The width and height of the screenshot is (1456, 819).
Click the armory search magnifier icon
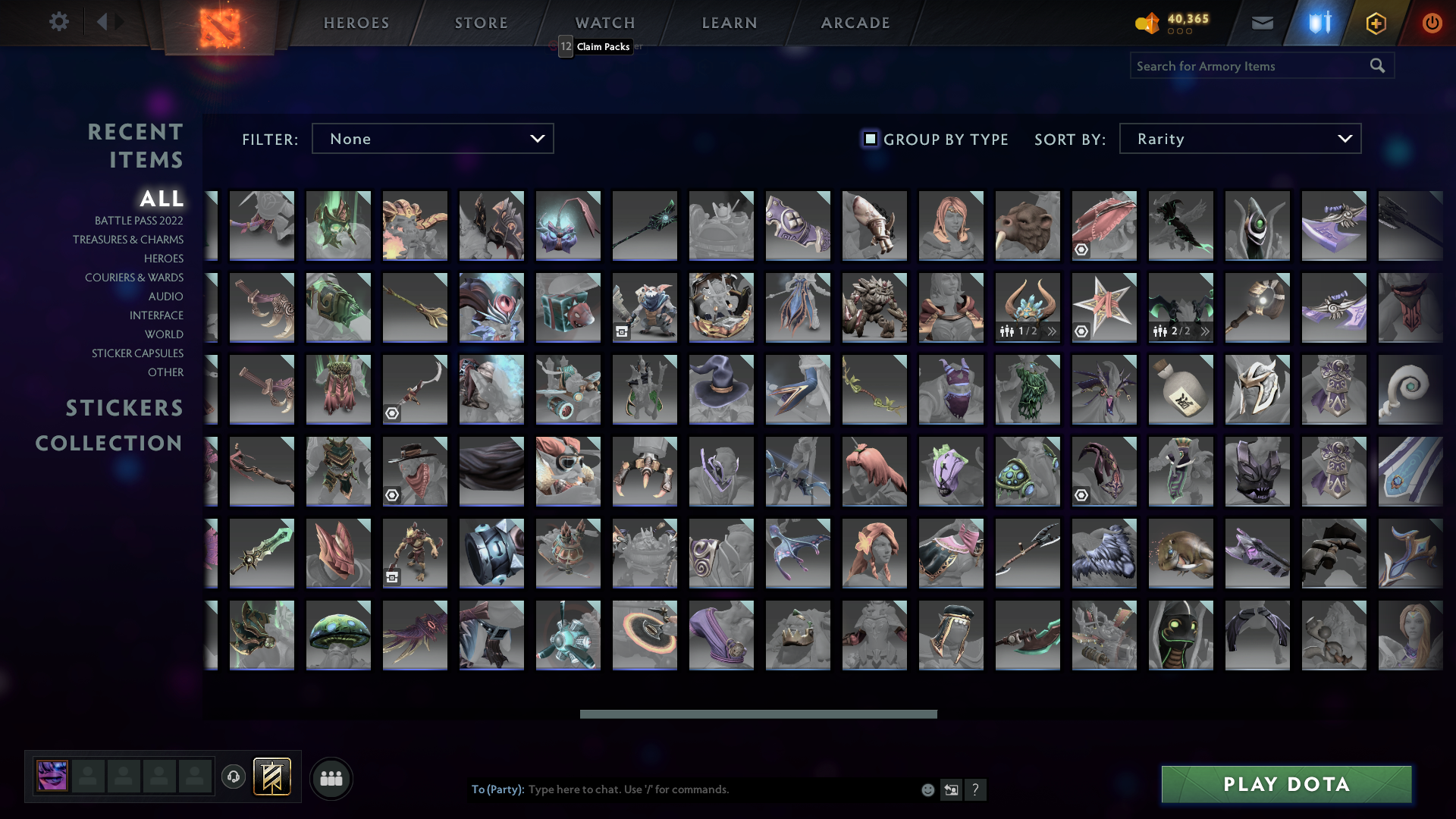tap(1376, 65)
